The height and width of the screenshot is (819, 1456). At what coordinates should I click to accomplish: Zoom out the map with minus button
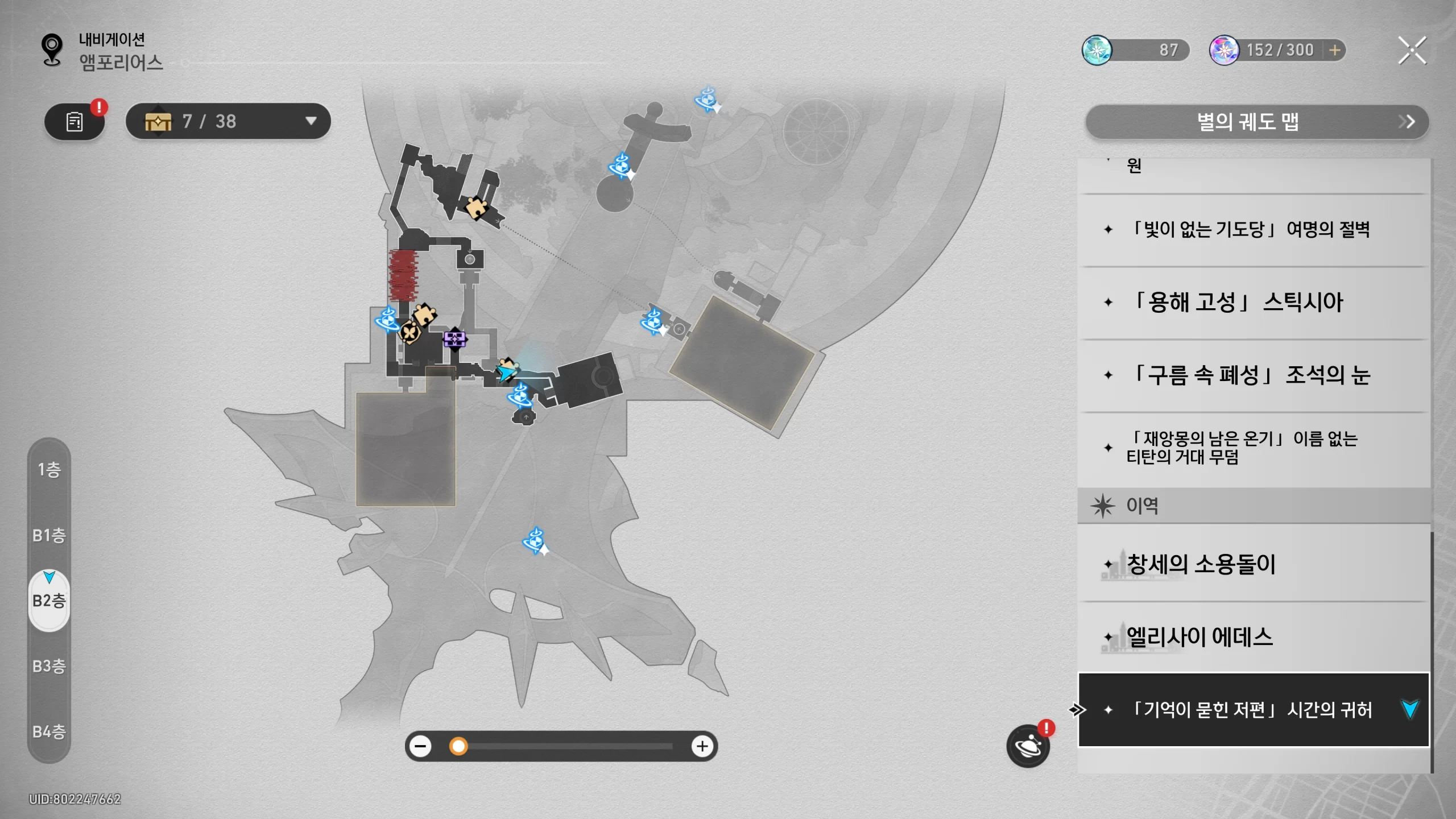click(x=421, y=746)
